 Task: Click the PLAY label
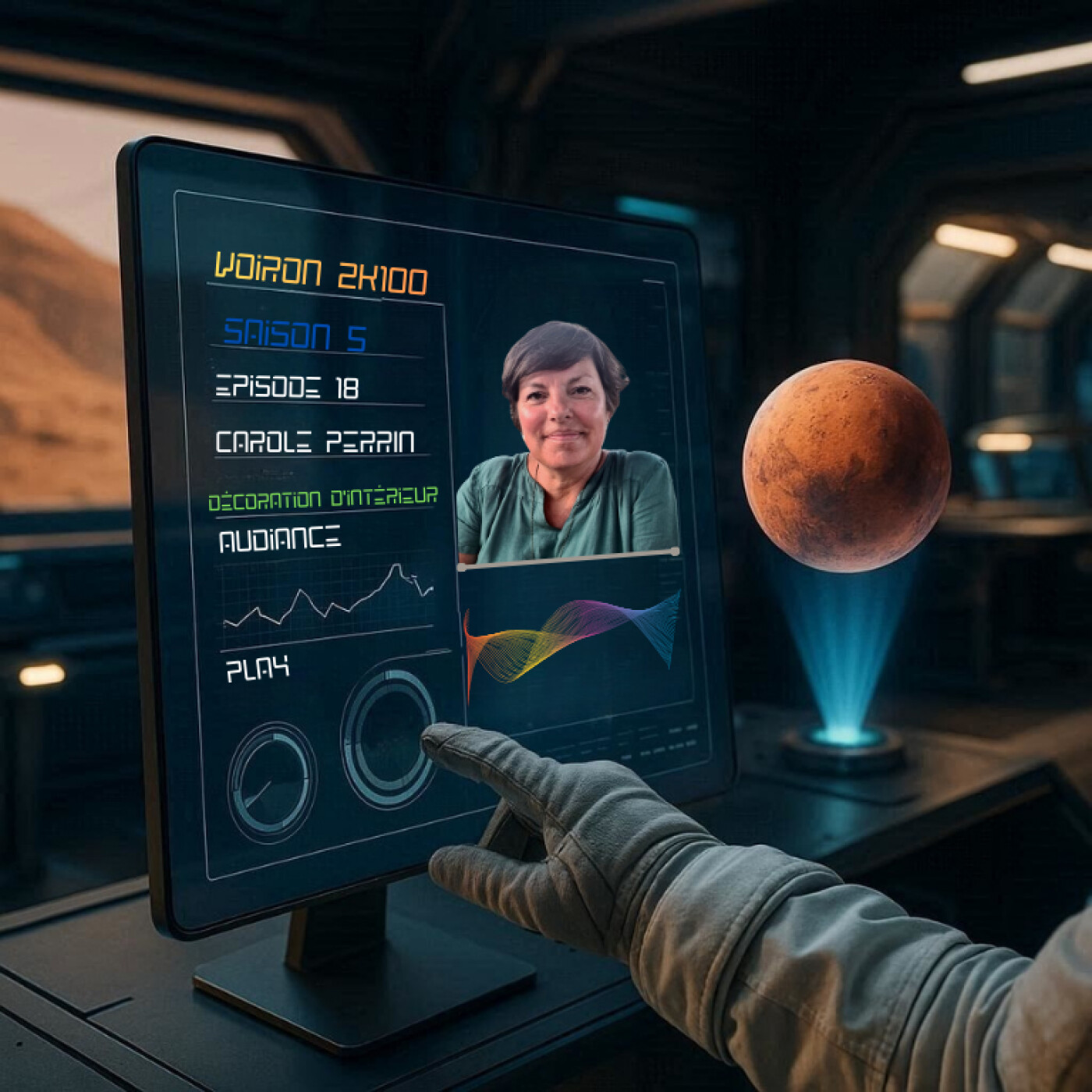pyautogui.click(x=257, y=669)
